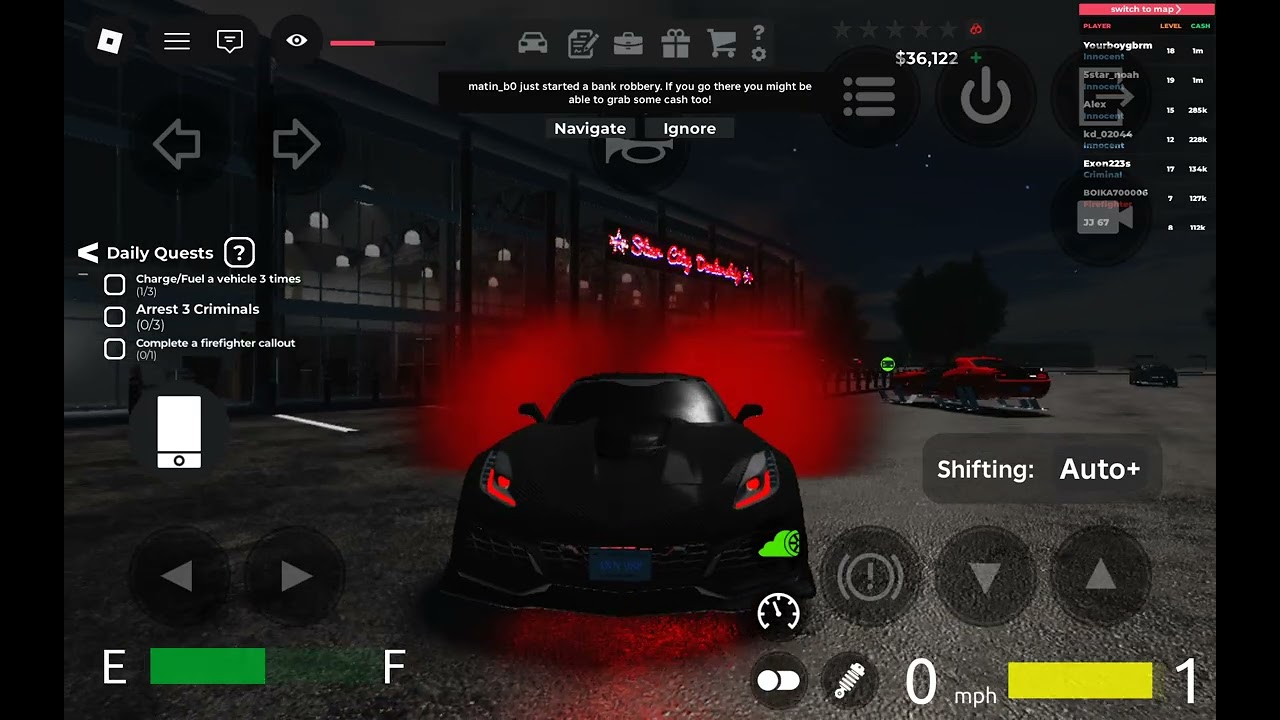Toggle the engine power button
1280x720 pixels.
click(x=986, y=97)
